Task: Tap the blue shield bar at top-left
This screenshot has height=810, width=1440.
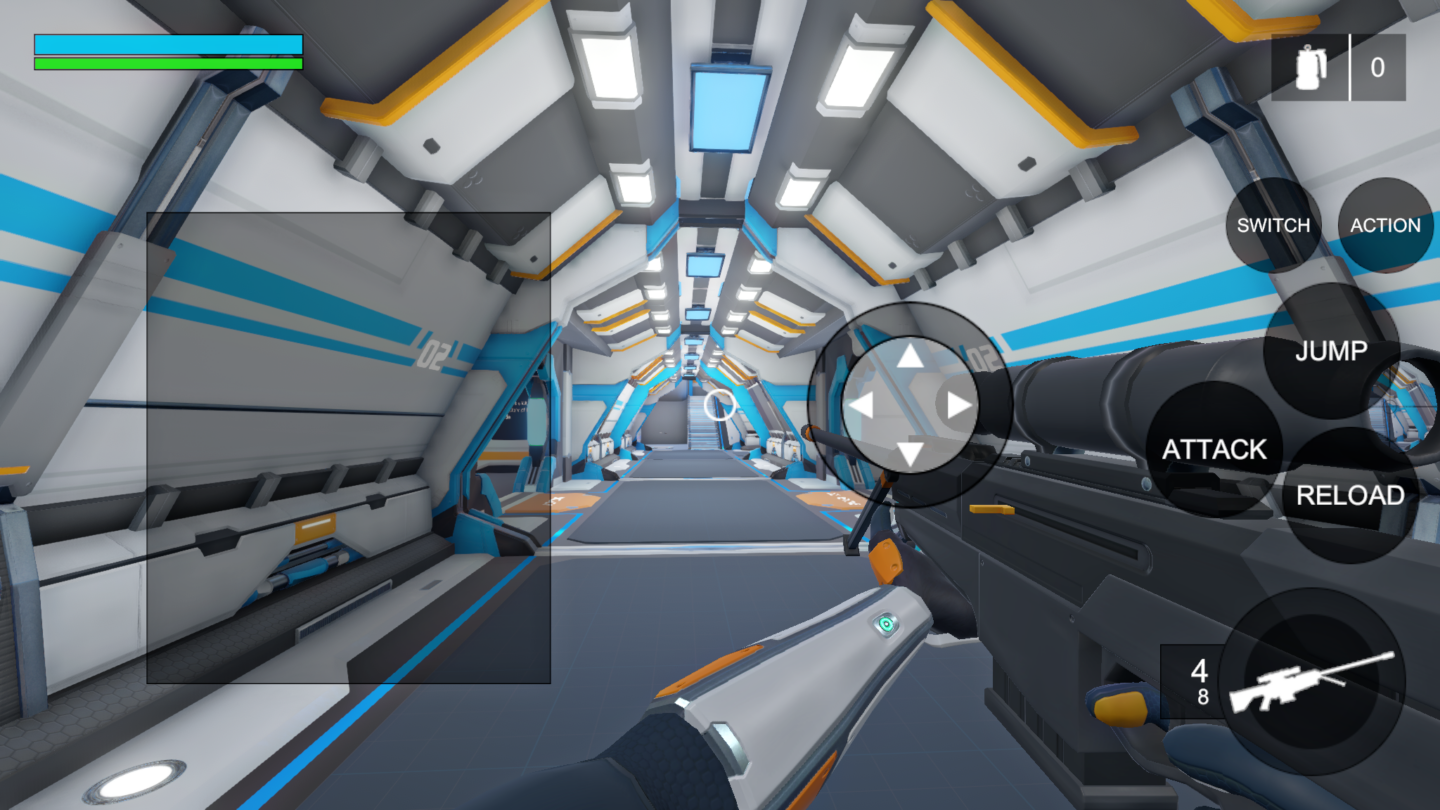Action: tap(168, 45)
